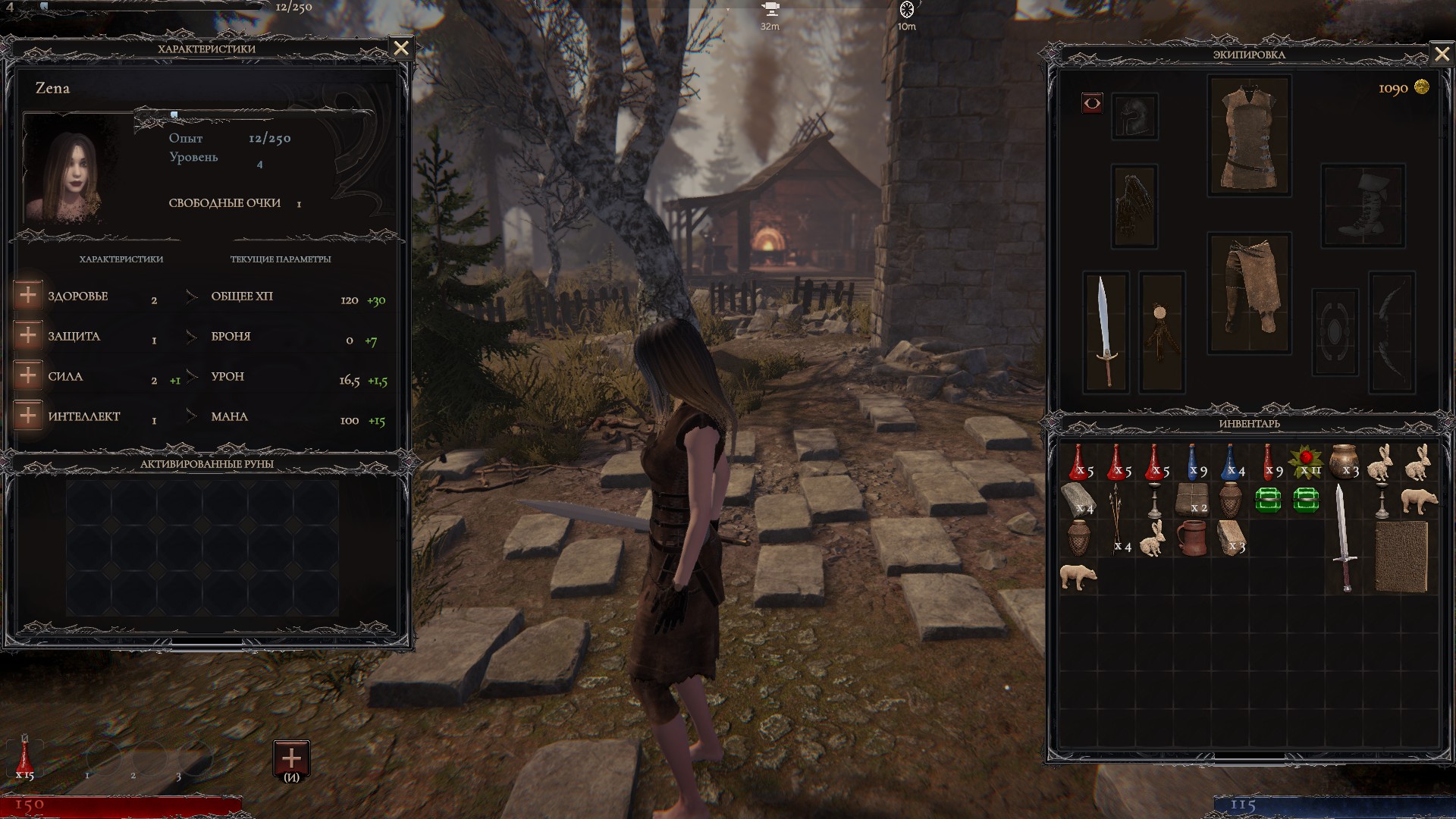Select the clay mug in inventory
This screenshot has width=1456, height=819.
click(x=1192, y=538)
